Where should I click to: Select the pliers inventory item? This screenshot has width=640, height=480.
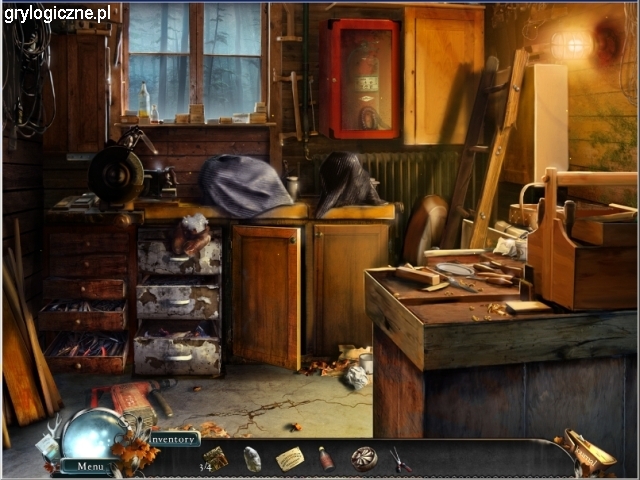[400, 459]
